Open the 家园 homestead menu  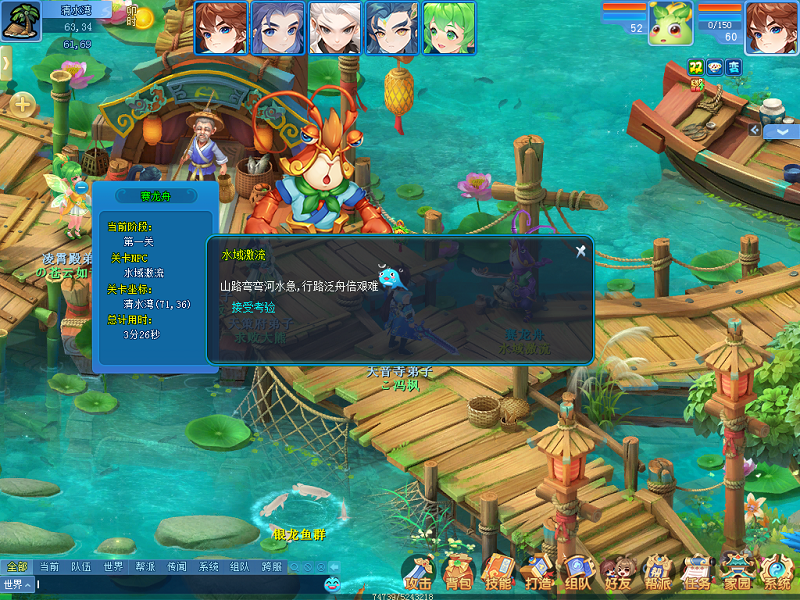737,574
